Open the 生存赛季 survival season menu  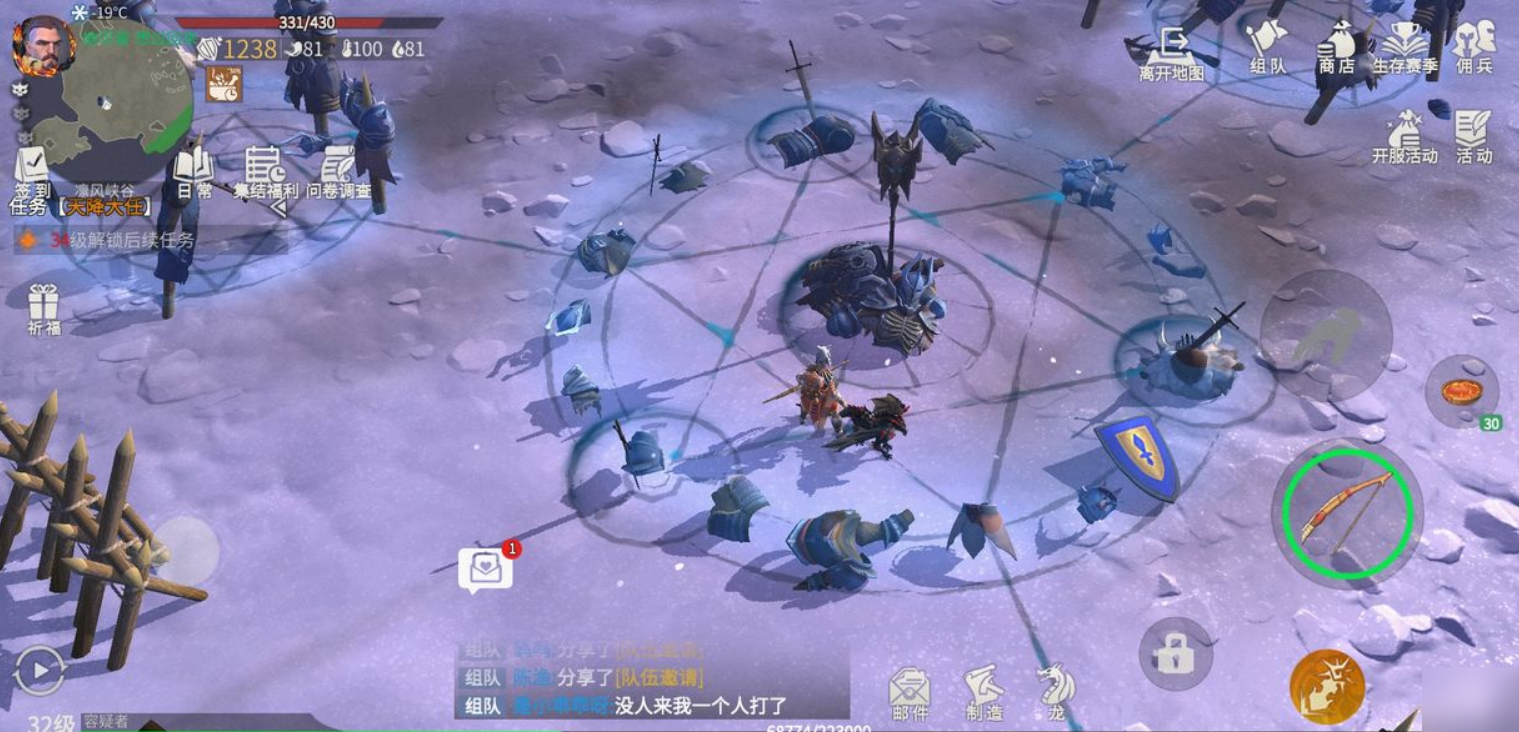[x=1404, y=48]
